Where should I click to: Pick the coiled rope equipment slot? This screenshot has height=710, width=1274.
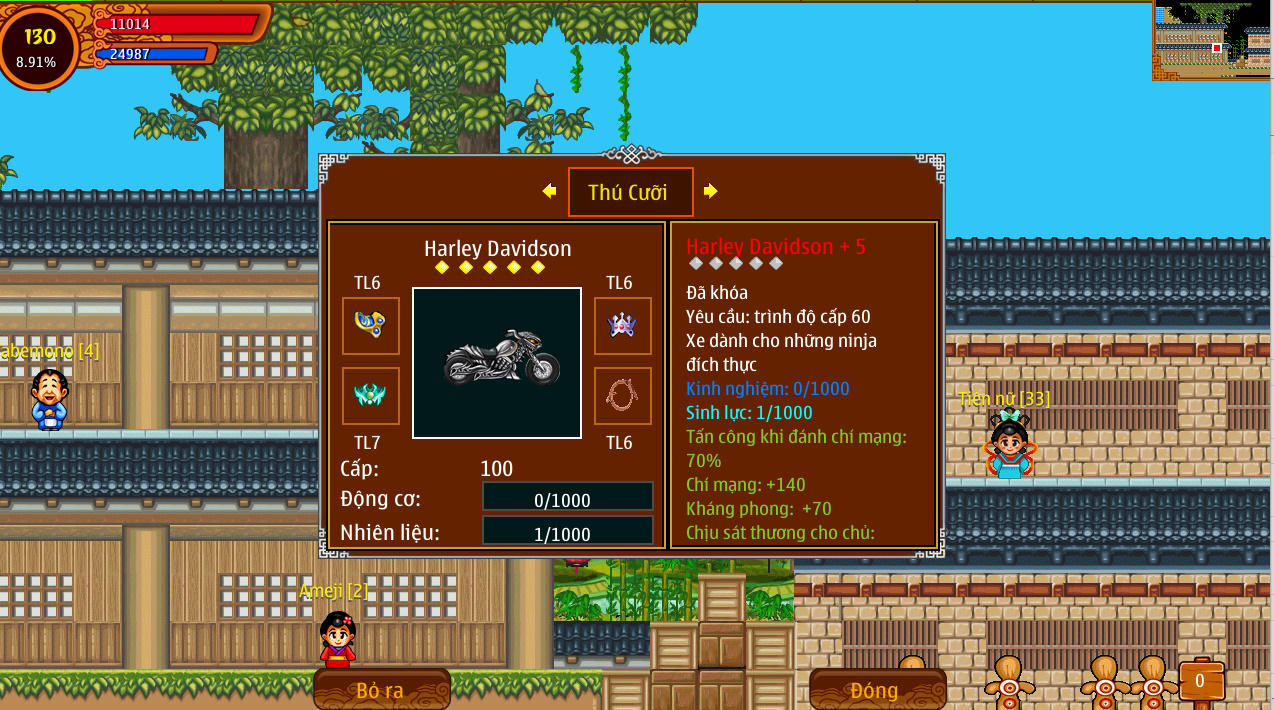pos(622,396)
